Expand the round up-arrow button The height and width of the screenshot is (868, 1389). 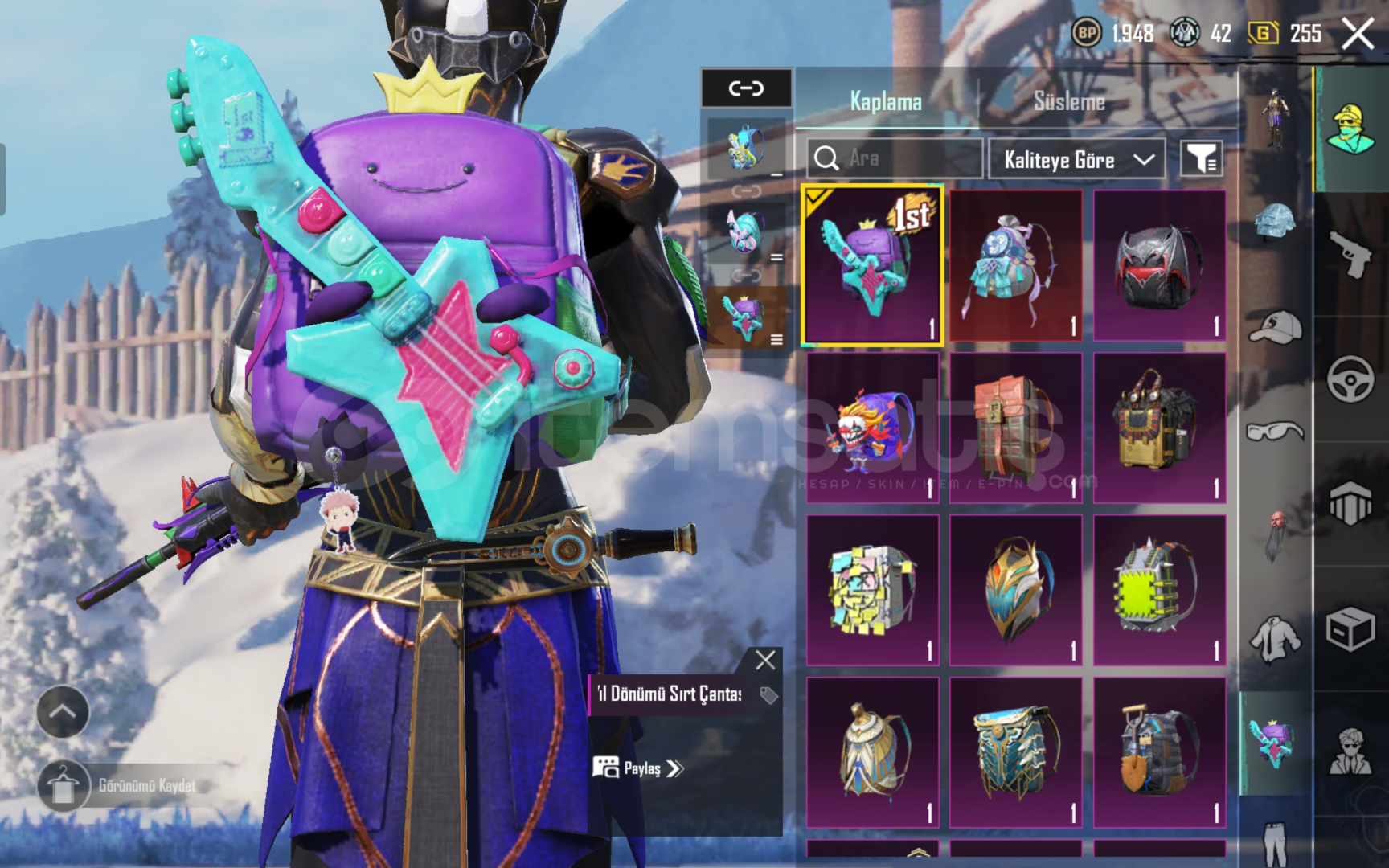63,712
